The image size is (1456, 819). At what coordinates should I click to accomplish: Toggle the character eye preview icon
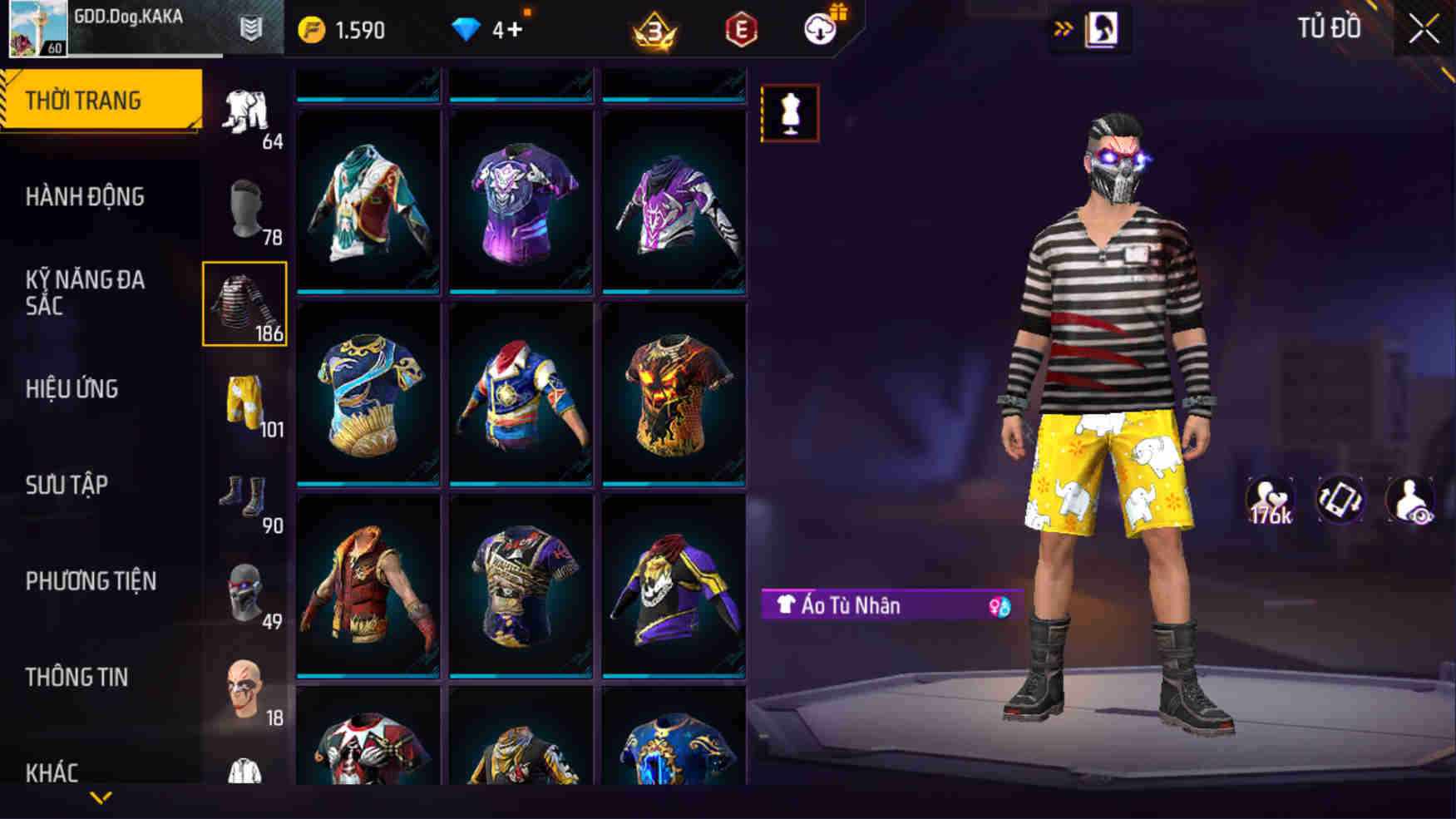[x=1410, y=501]
